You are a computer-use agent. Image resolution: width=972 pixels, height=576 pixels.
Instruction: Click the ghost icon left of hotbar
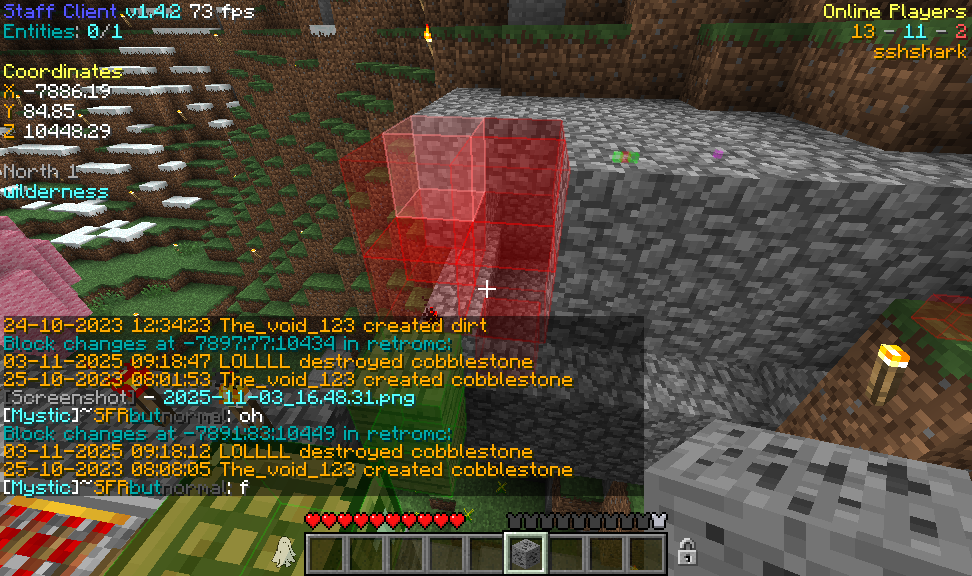[284, 550]
